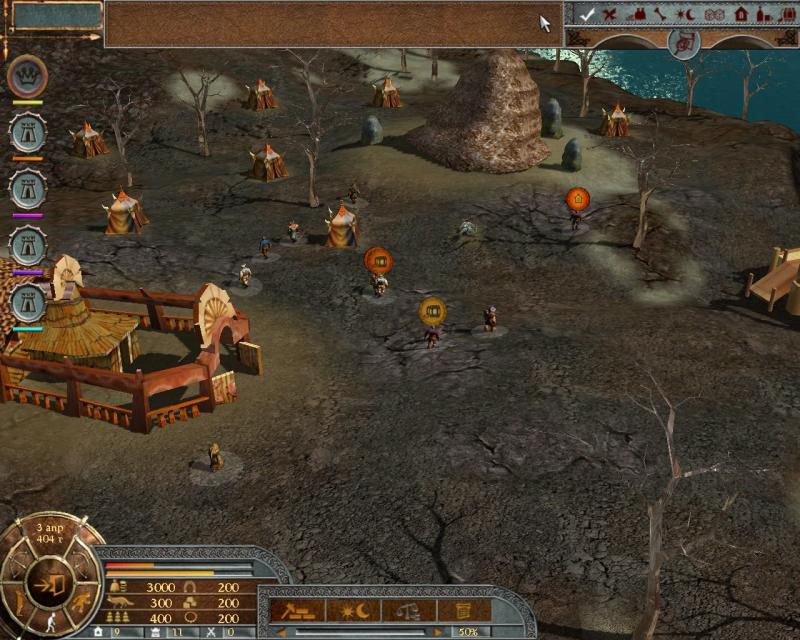Click the right arrow of the speed slider
The image size is (800, 640).
click(x=438, y=631)
